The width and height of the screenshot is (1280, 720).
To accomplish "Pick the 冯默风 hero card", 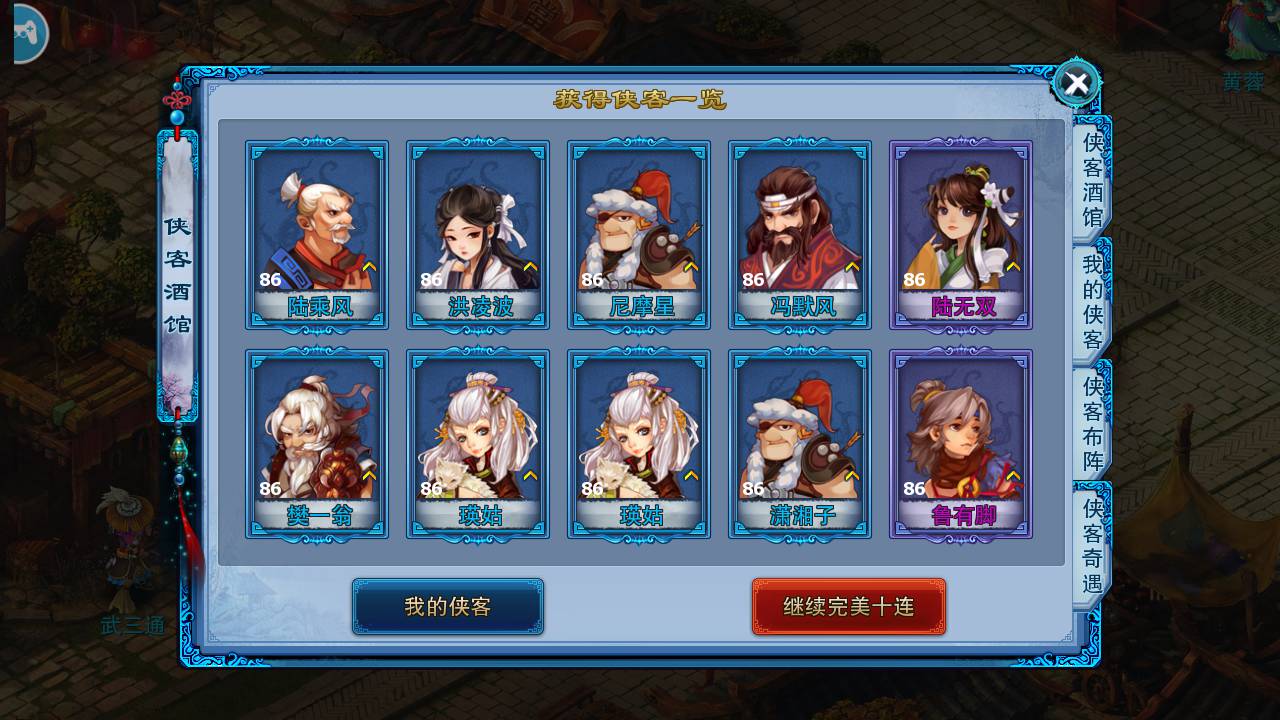I will 800,235.
